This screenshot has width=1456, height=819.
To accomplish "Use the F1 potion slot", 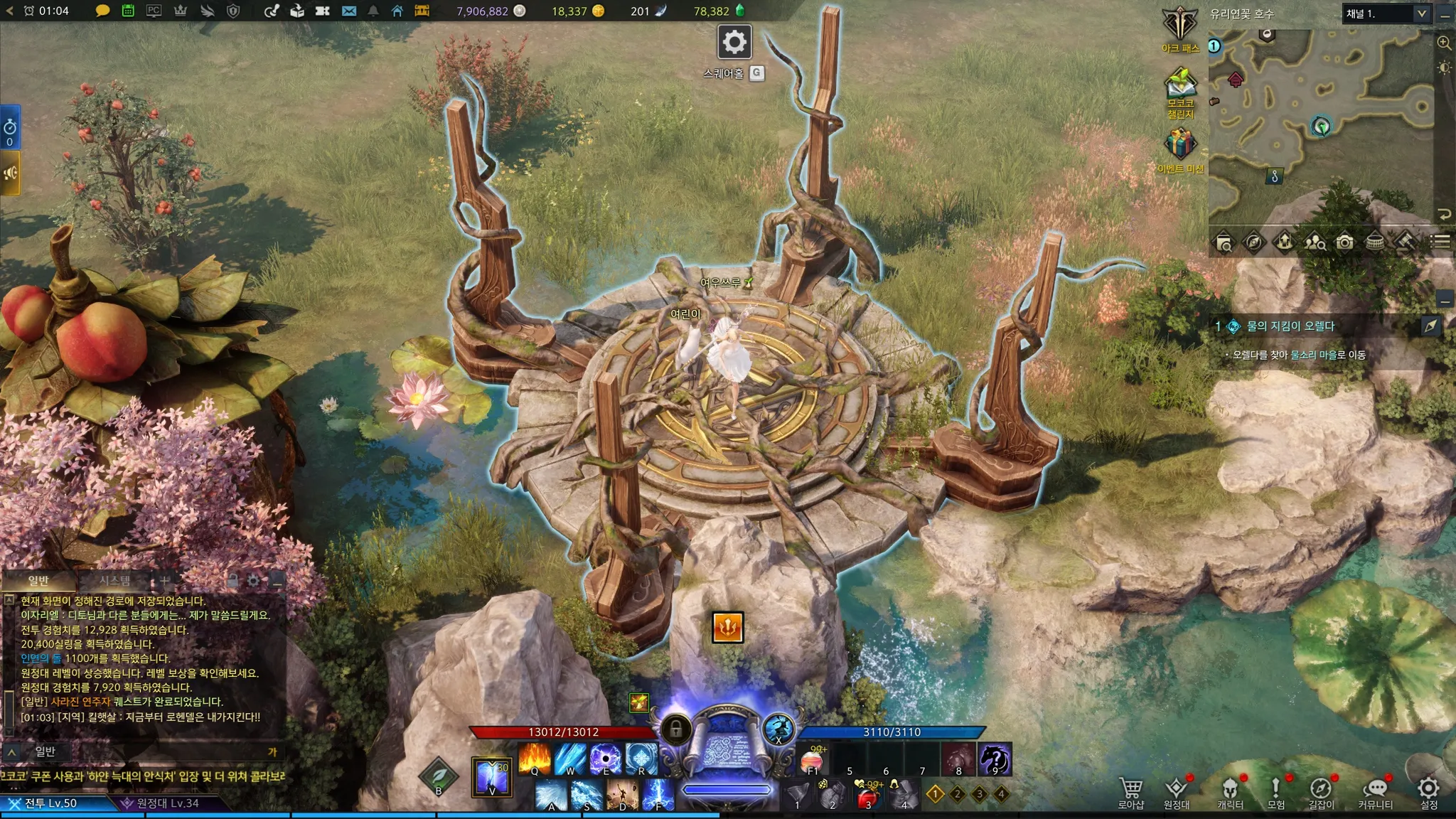I will point(813,760).
